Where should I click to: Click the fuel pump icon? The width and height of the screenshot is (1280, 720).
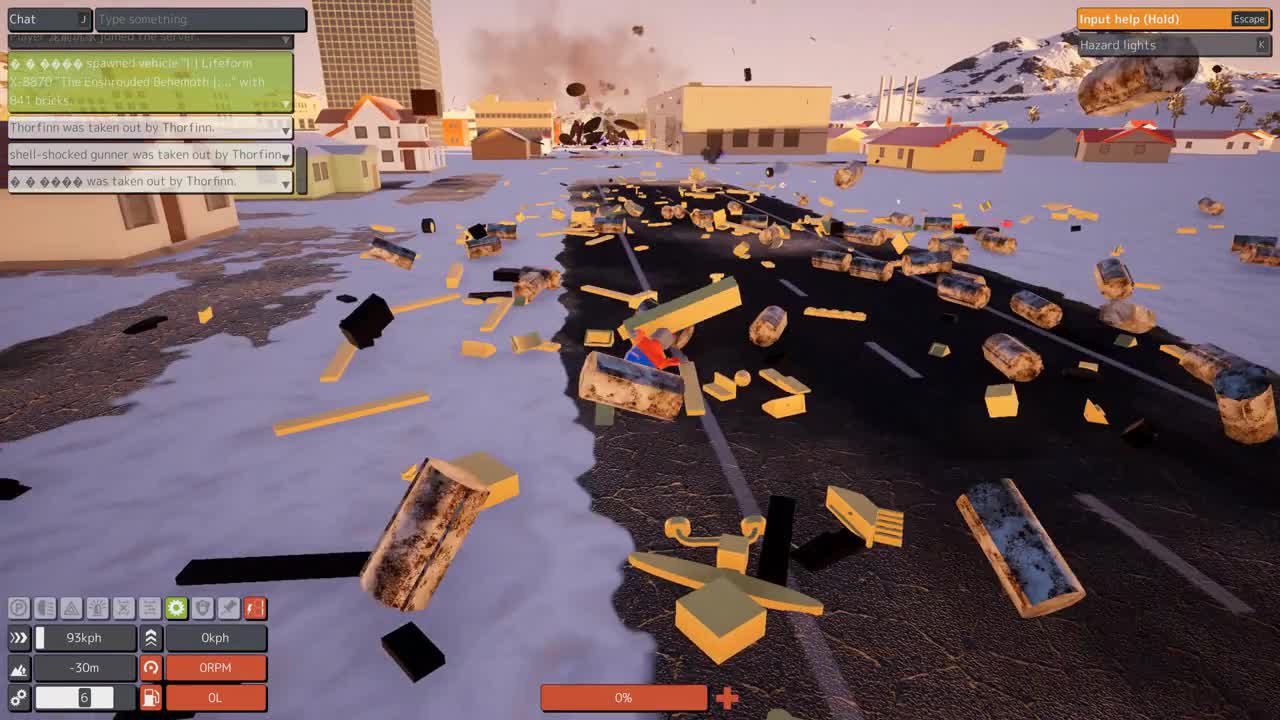click(150, 698)
